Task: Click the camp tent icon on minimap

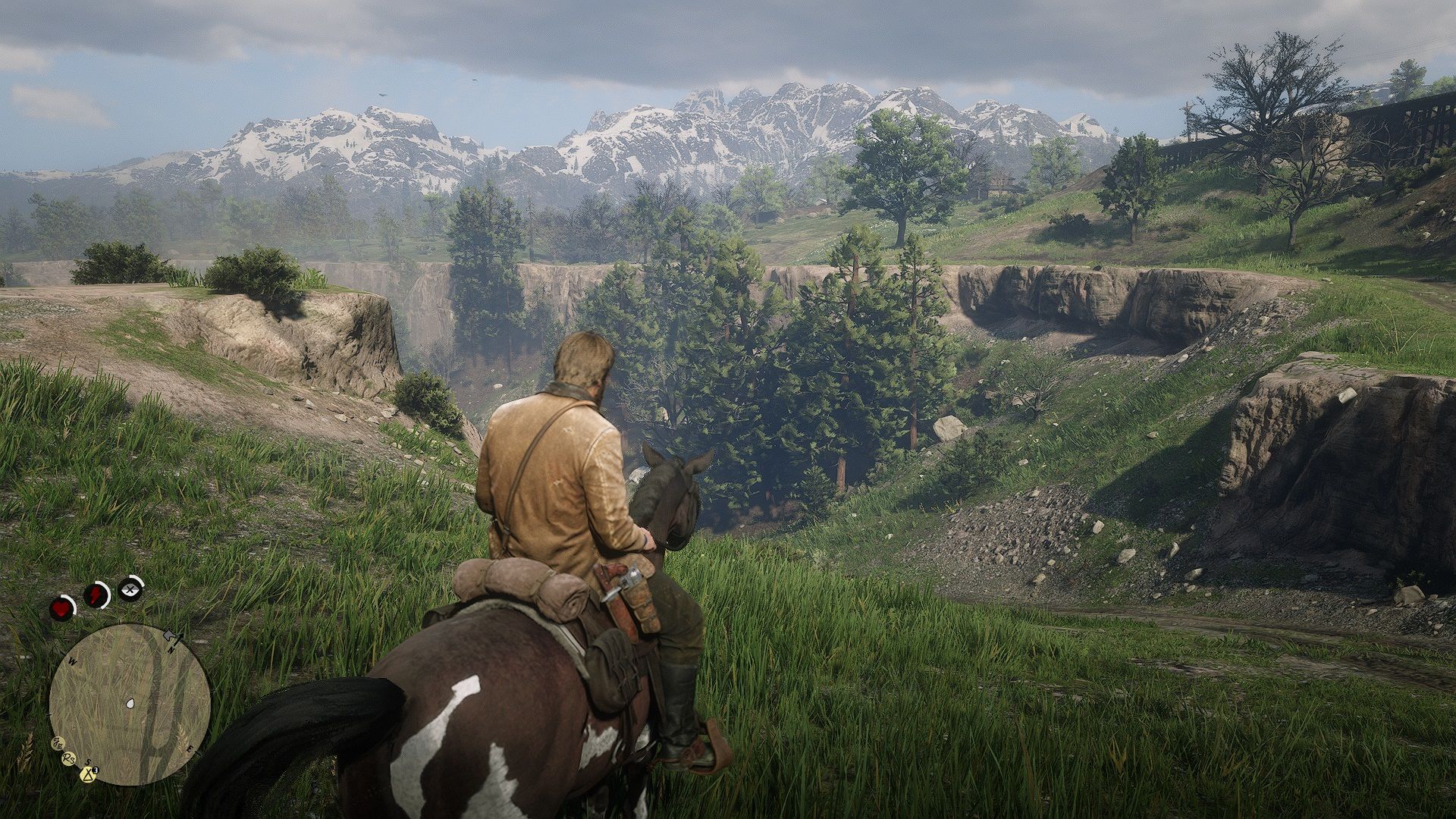Action: pyautogui.click(x=88, y=774)
